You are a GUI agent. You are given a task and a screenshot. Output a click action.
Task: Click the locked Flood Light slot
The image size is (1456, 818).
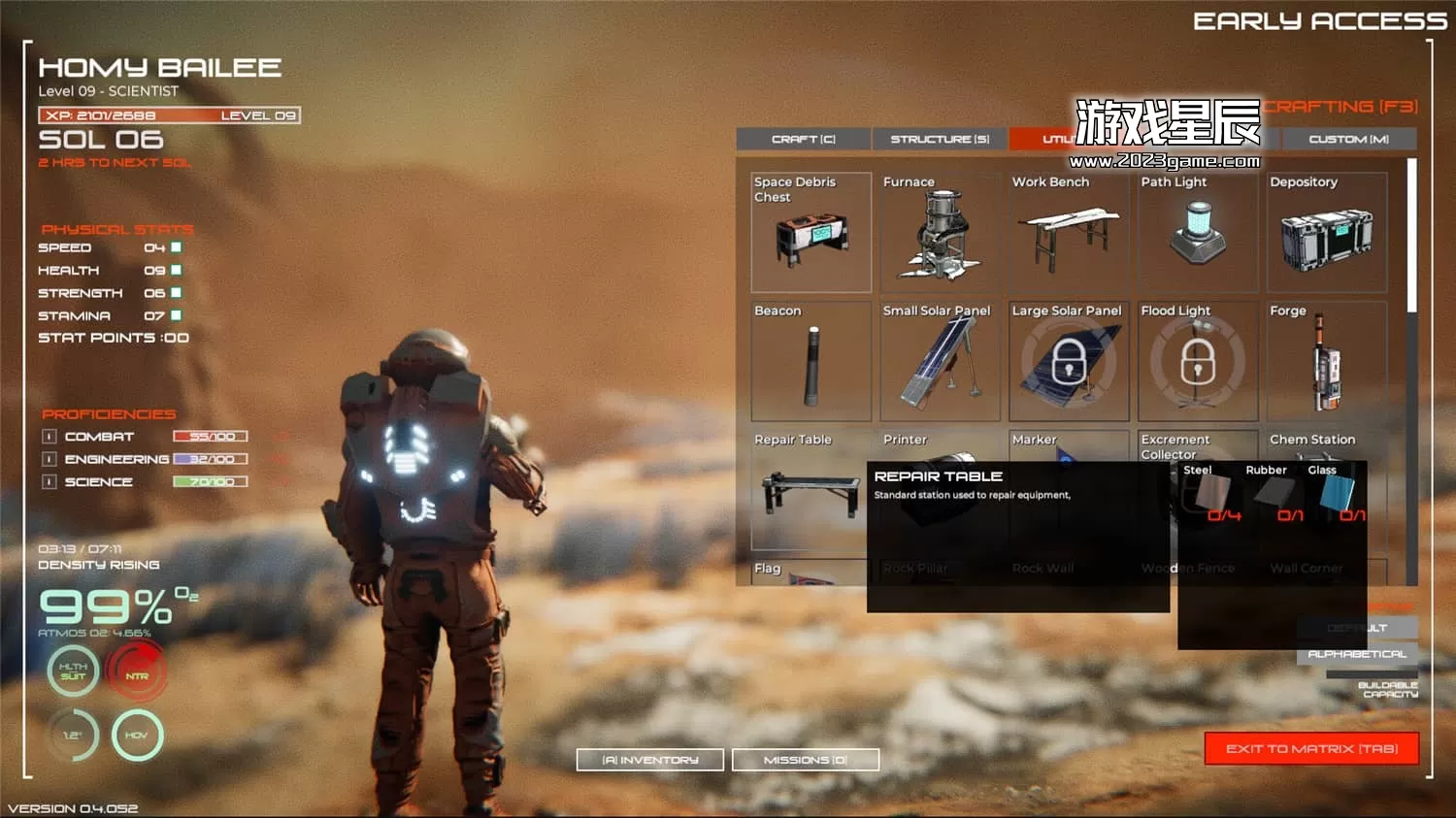[x=1198, y=362]
